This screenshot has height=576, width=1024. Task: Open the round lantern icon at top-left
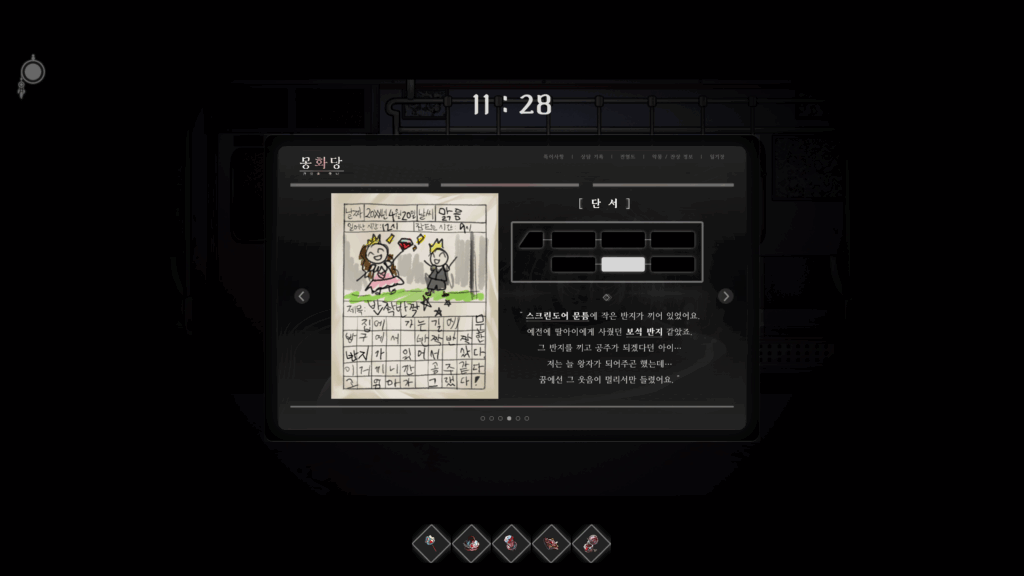coord(33,74)
